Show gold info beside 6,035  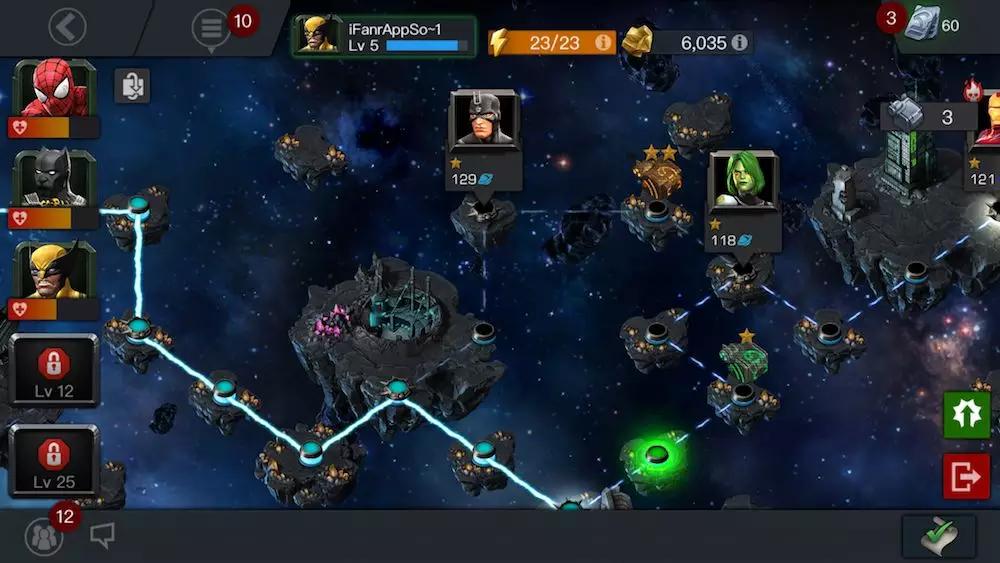tap(739, 42)
